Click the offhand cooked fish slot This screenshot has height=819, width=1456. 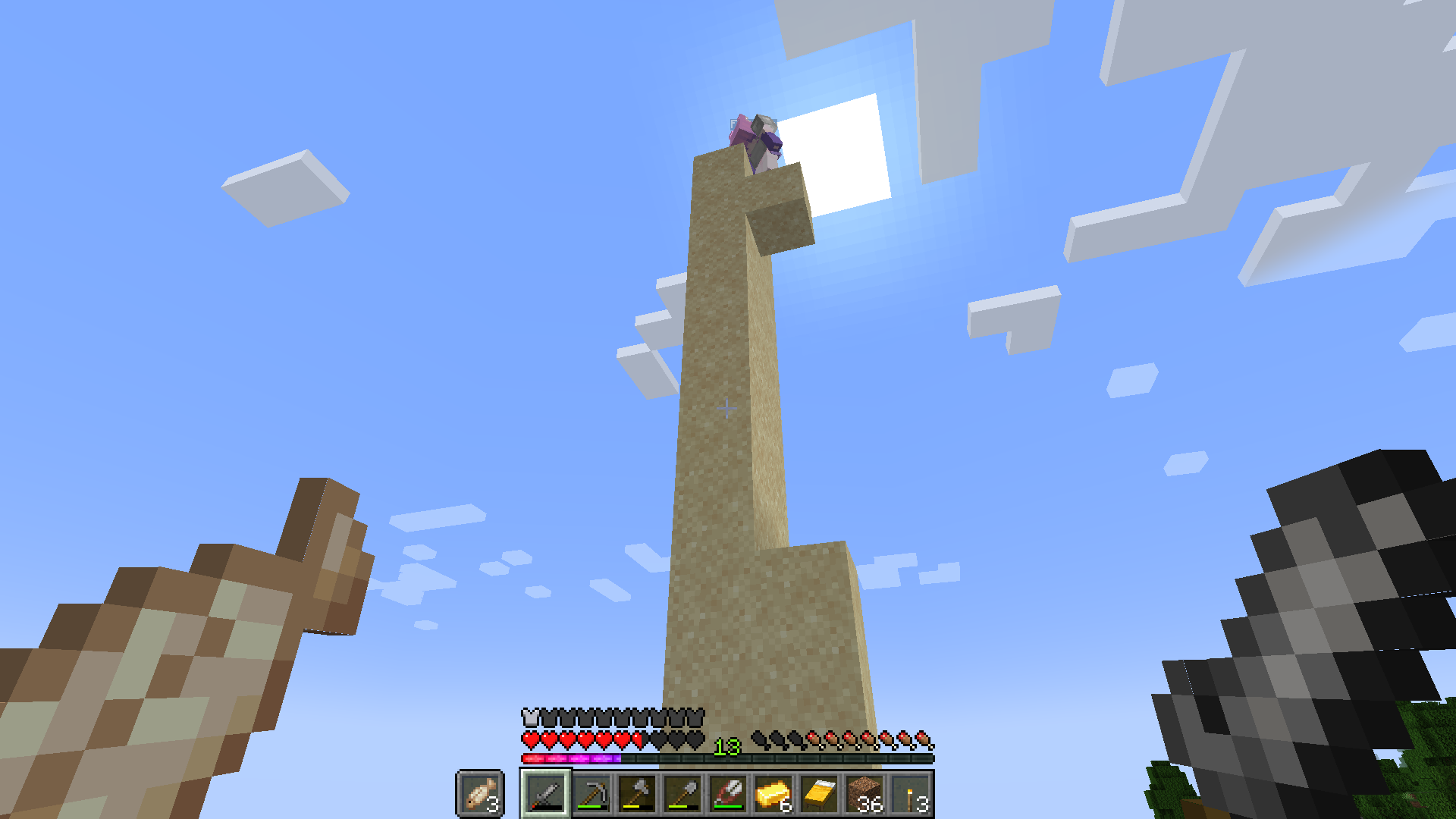[x=480, y=794]
